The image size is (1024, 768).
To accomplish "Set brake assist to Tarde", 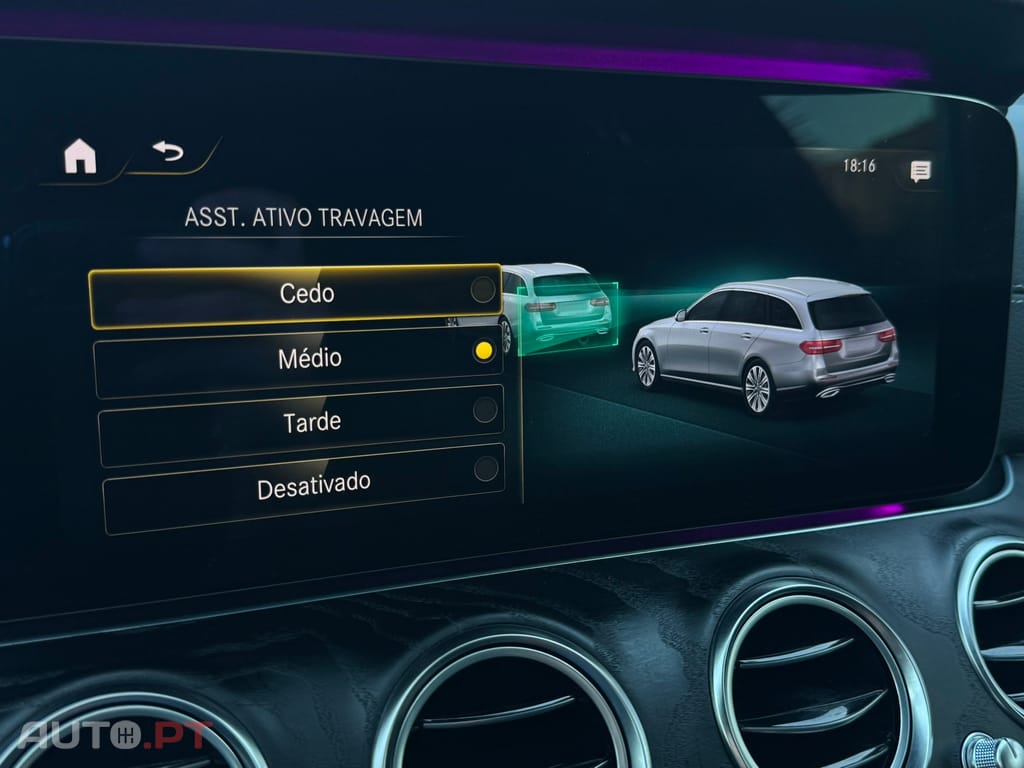I will click(300, 421).
